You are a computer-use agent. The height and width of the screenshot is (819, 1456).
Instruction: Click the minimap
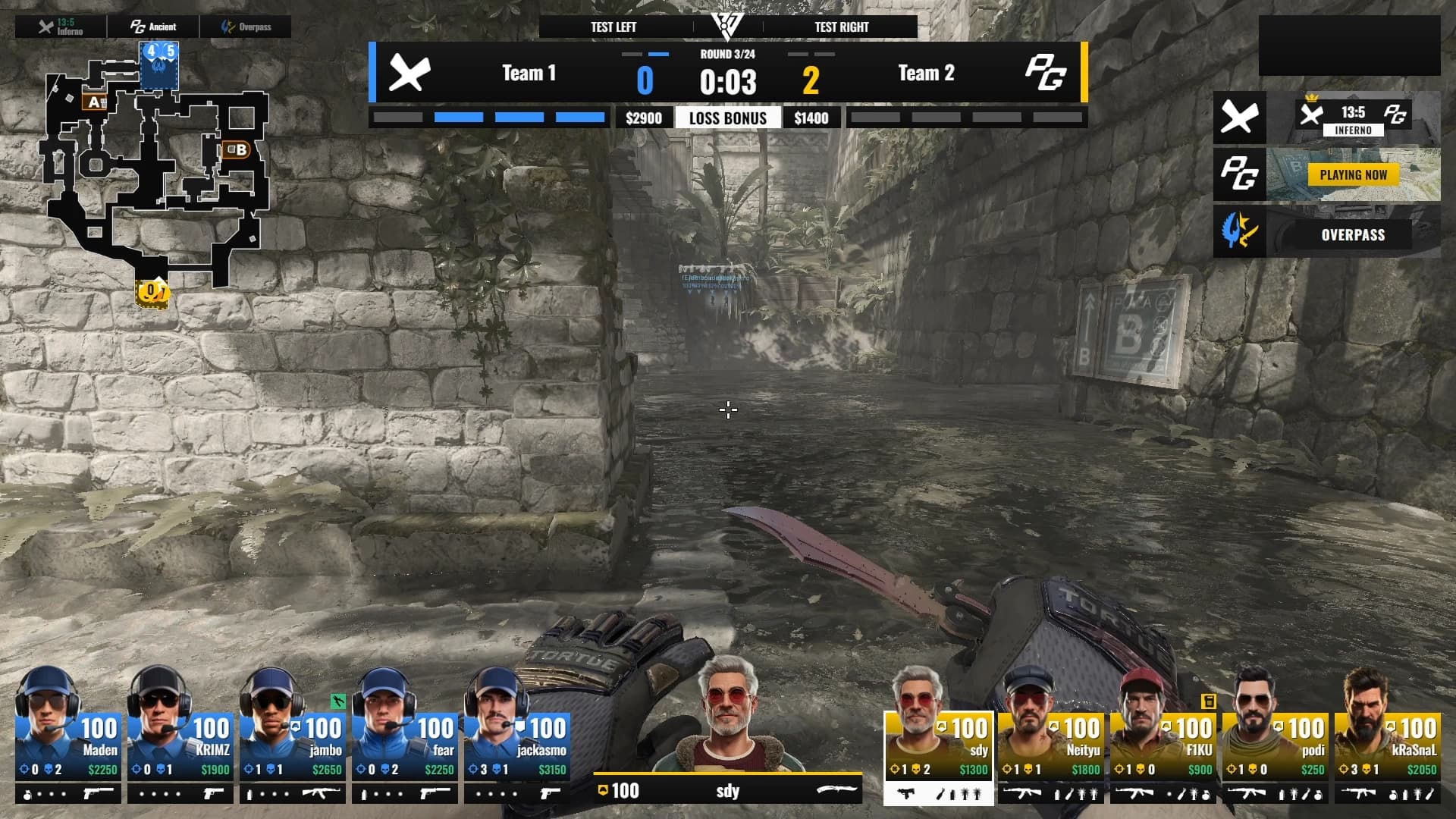[x=155, y=174]
